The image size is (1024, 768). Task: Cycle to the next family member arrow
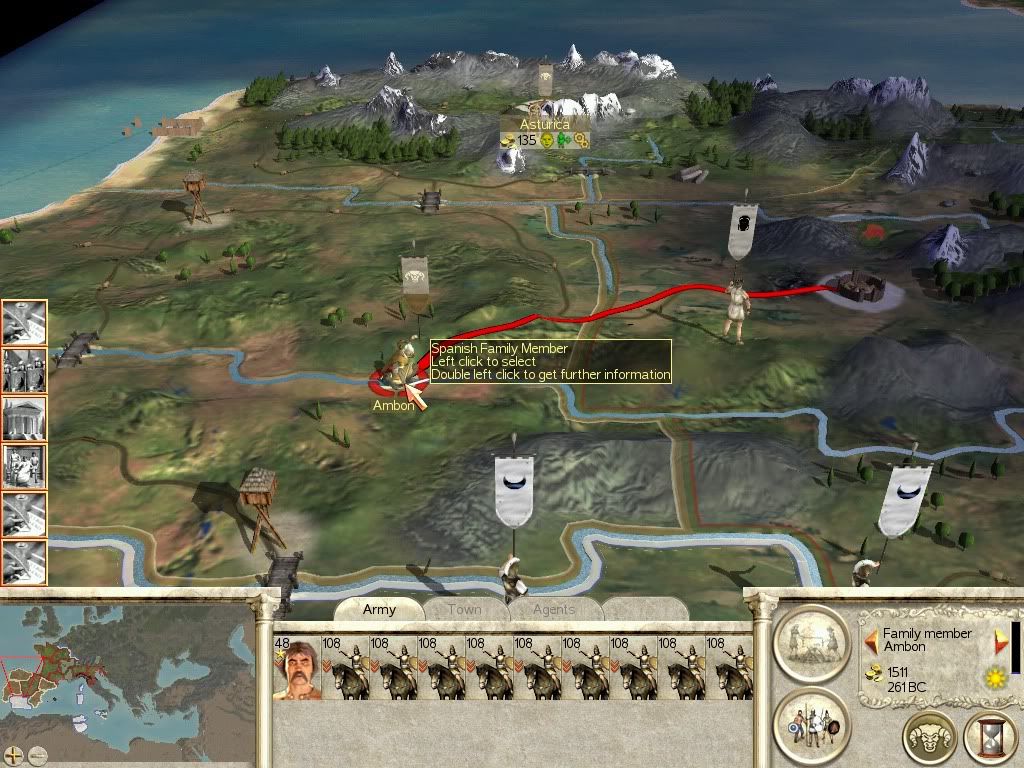pos(1001,640)
